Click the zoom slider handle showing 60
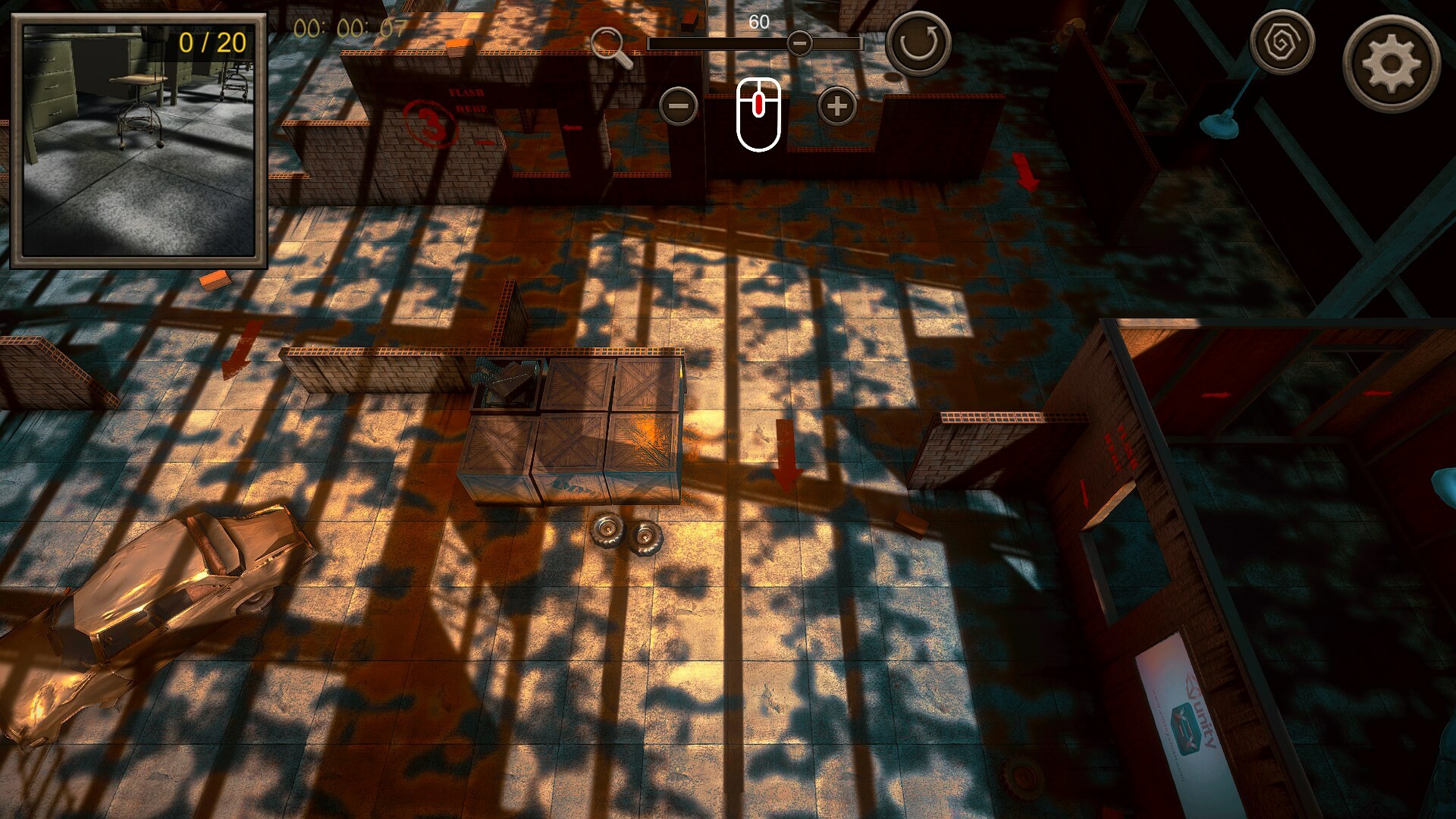The image size is (1456, 819). (x=802, y=44)
